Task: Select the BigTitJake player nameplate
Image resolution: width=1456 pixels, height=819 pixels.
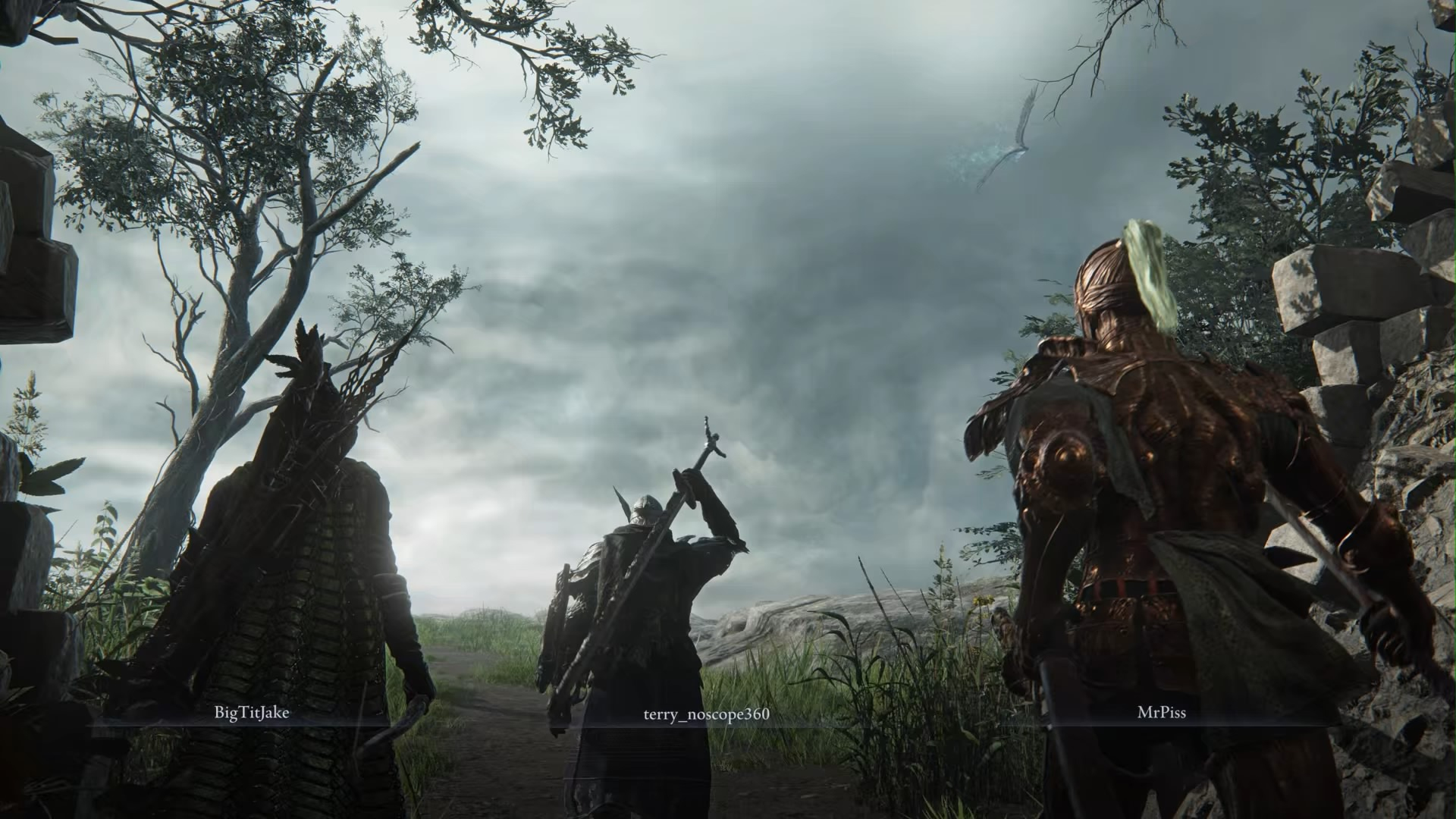Action: [252, 714]
